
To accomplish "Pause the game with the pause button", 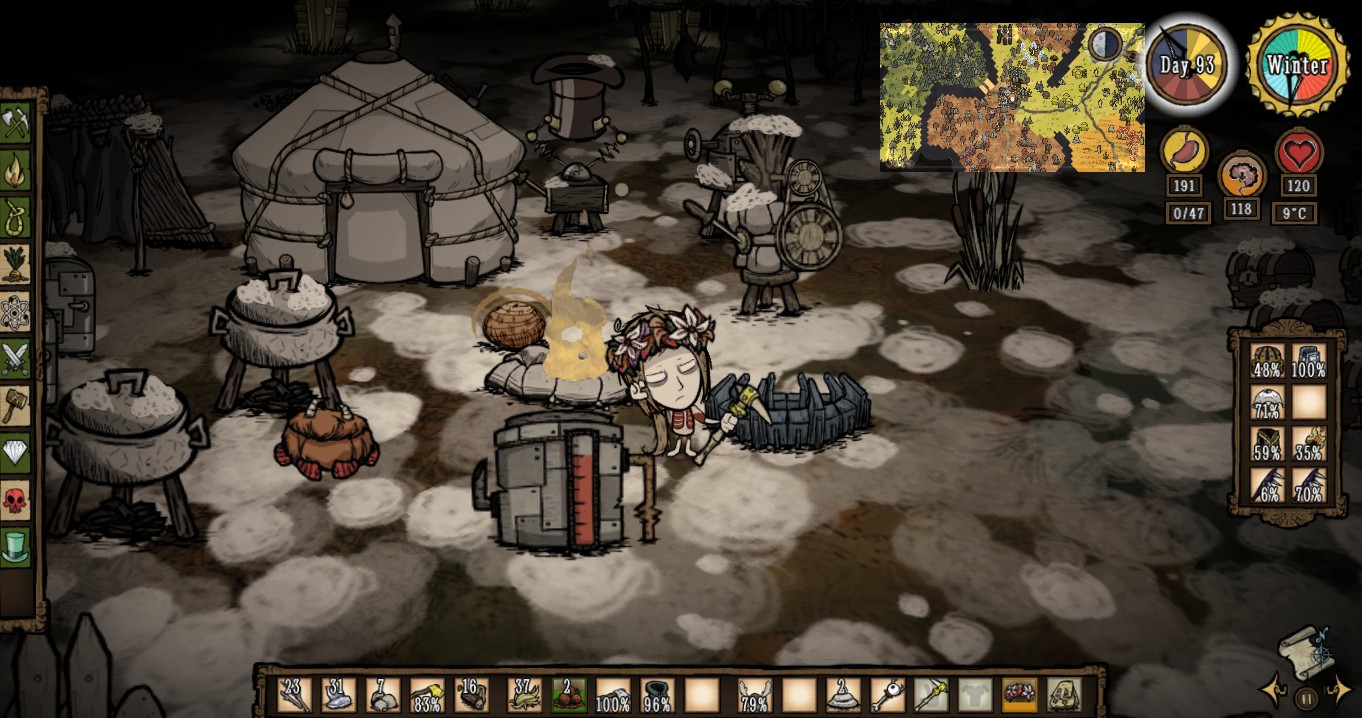I will (1305, 698).
